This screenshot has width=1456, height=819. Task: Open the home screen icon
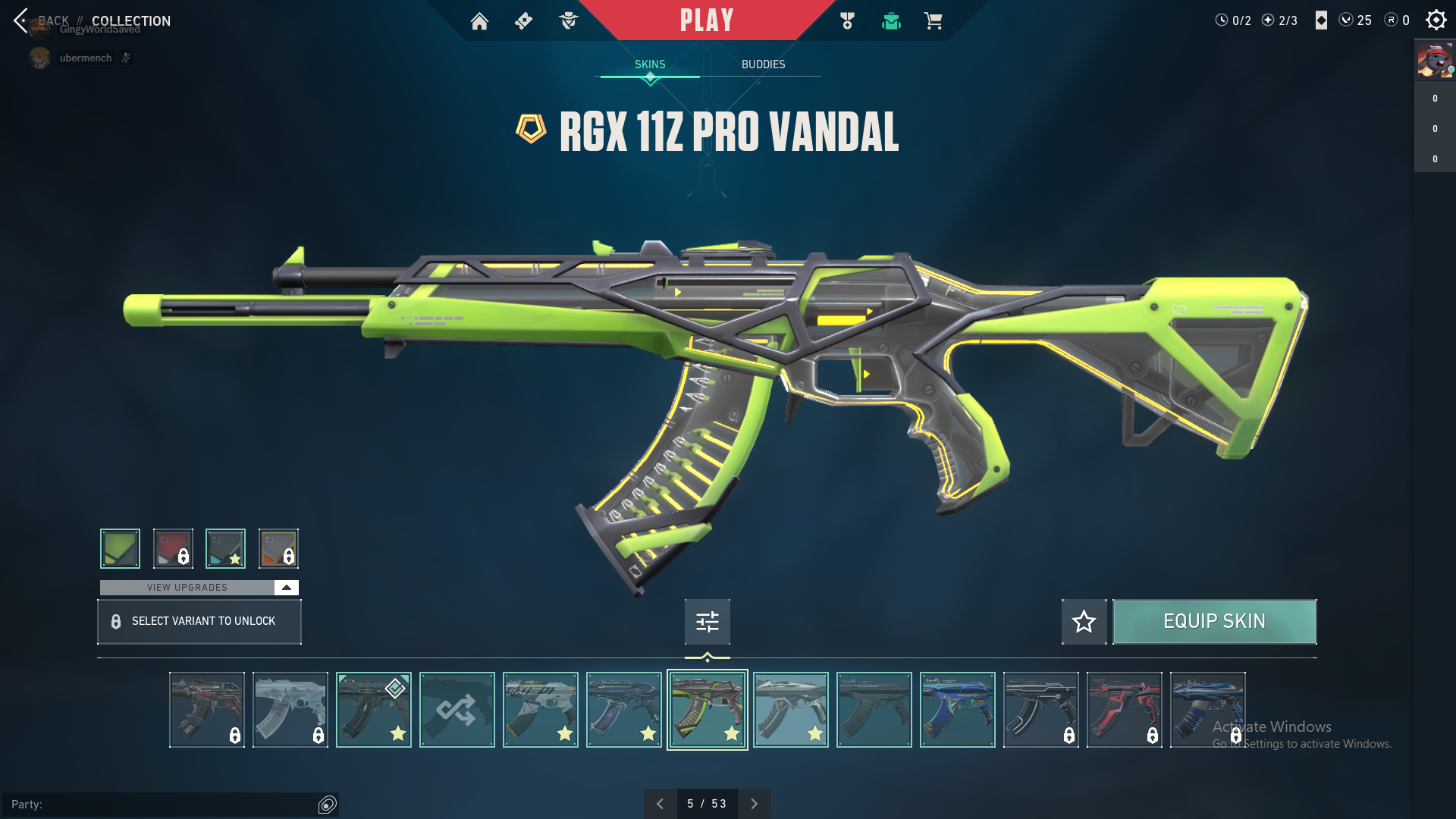pos(479,21)
